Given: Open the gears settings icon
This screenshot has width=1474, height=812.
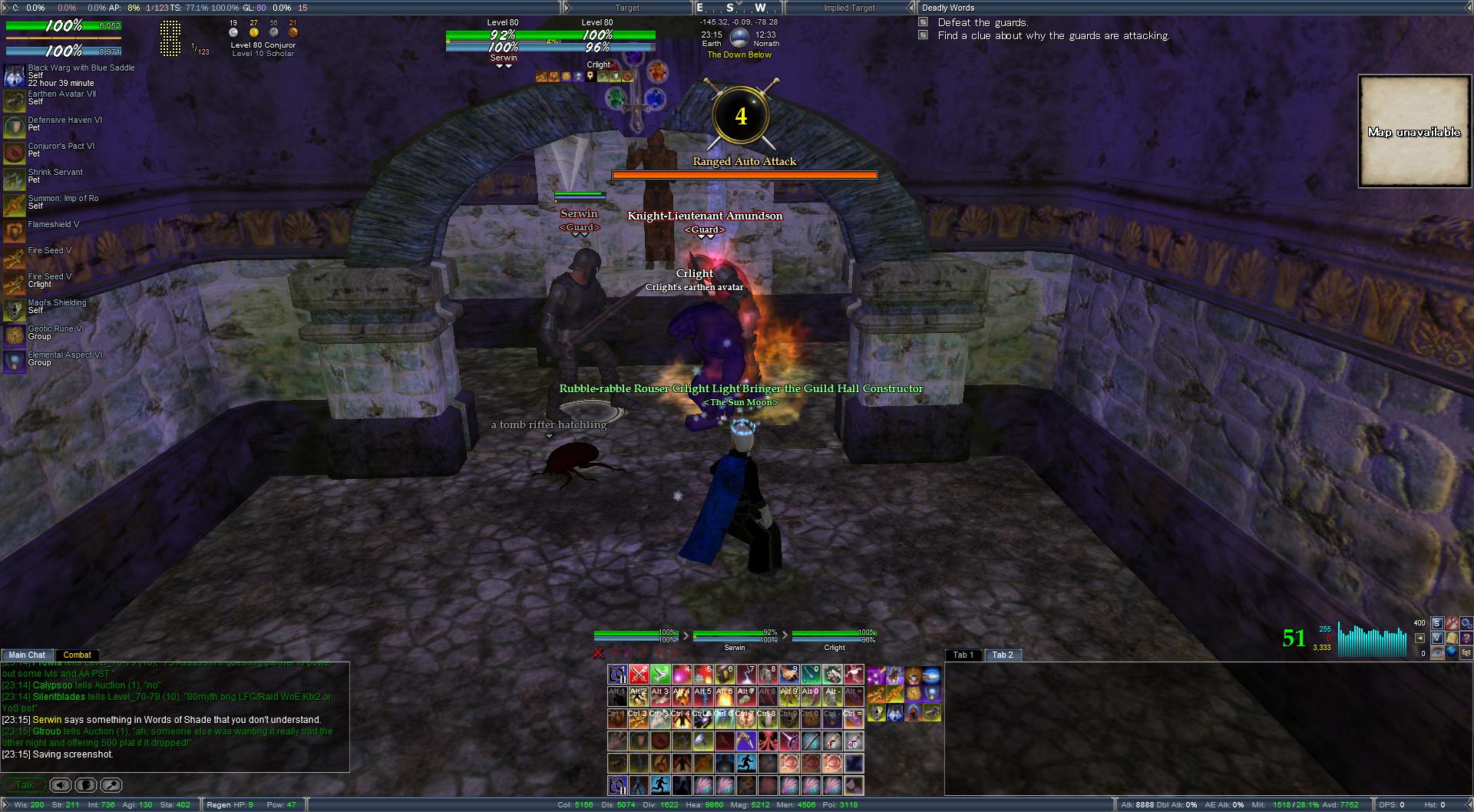Looking at the screenshot, I should [x=1467, y=624].
